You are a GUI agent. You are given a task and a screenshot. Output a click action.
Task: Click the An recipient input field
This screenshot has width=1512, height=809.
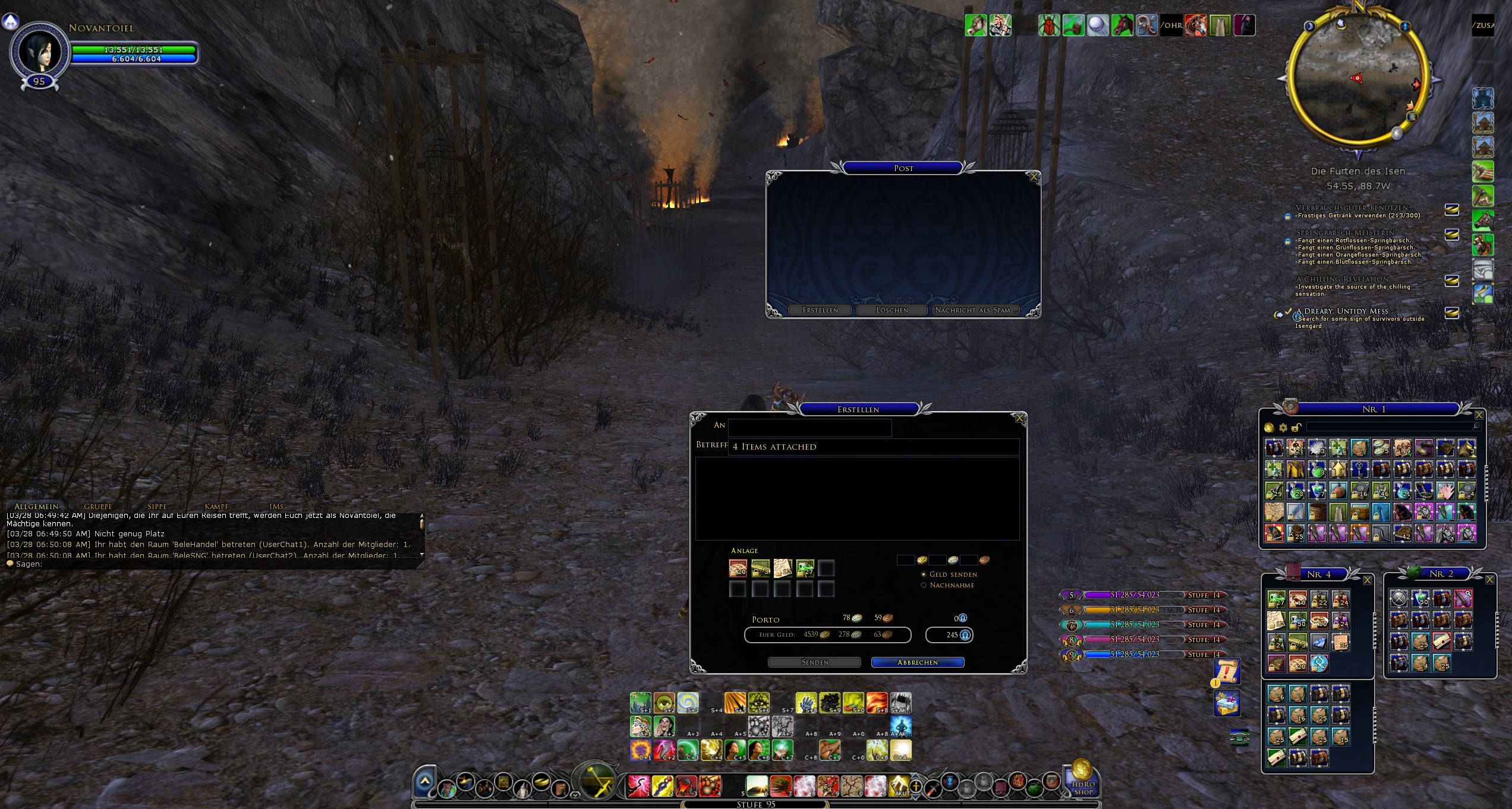(809, 426)
